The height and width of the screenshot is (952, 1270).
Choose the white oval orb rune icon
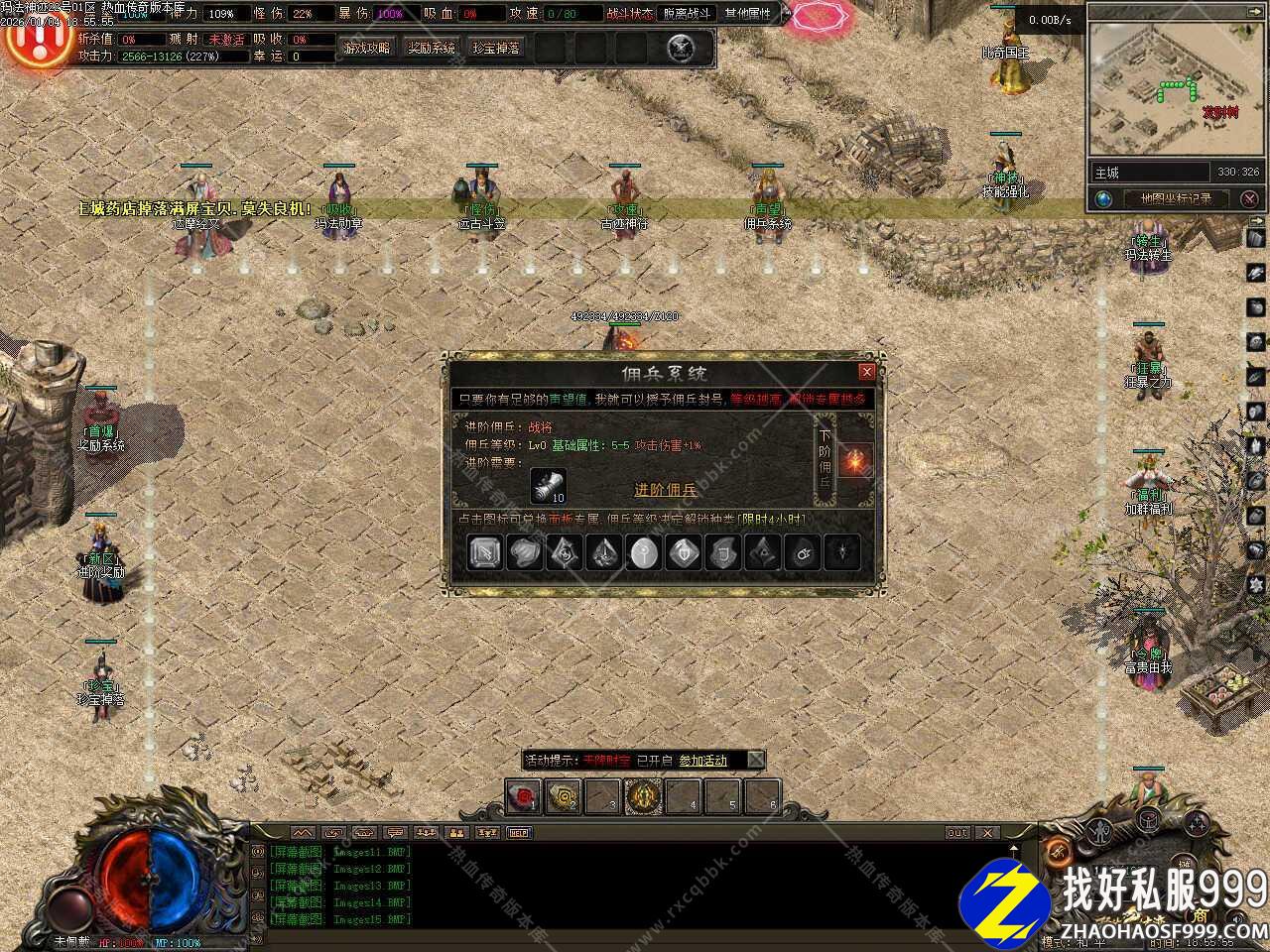click(644, 551)
